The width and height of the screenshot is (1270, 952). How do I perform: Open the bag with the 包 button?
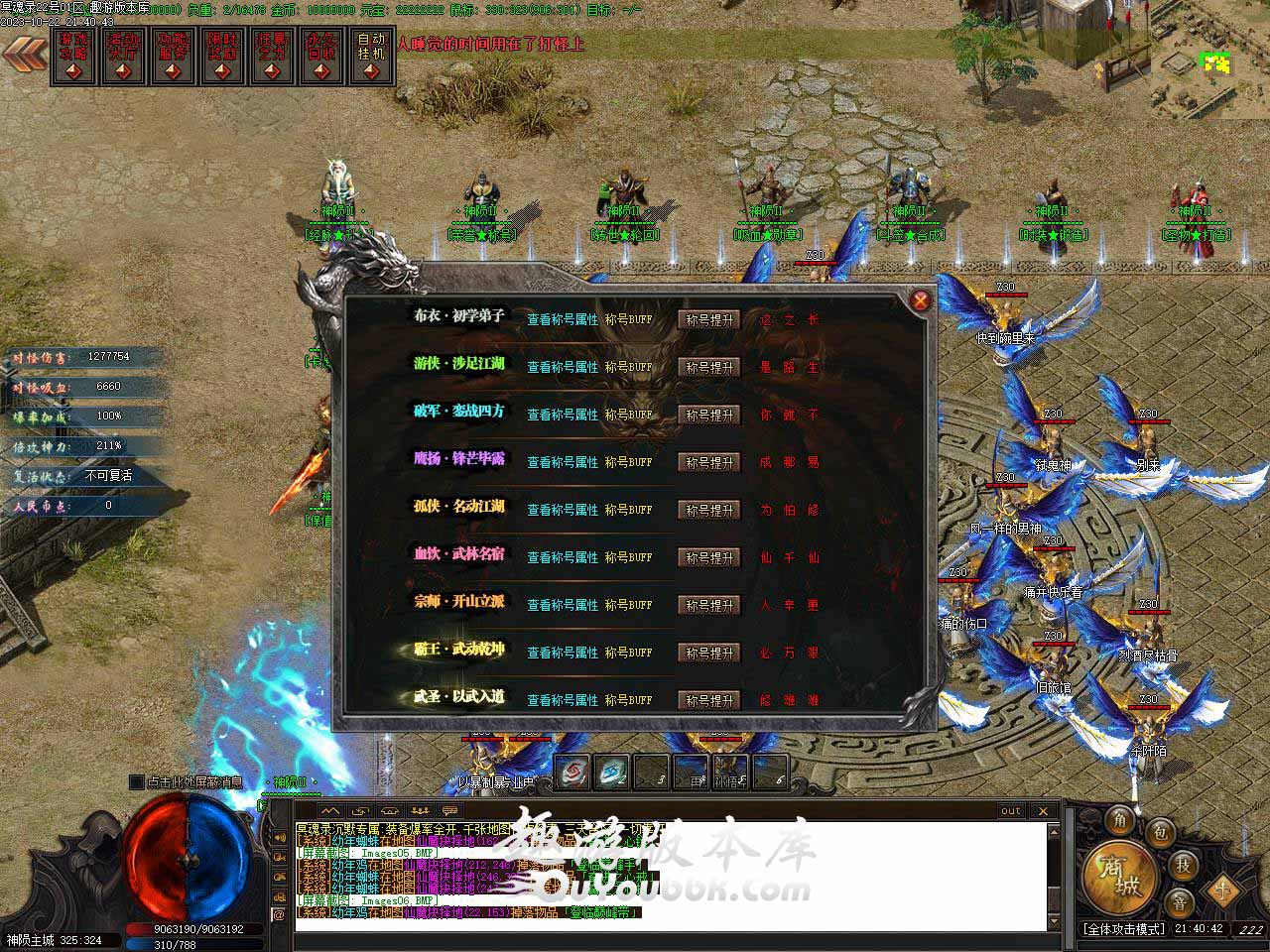click(1161, 833)
